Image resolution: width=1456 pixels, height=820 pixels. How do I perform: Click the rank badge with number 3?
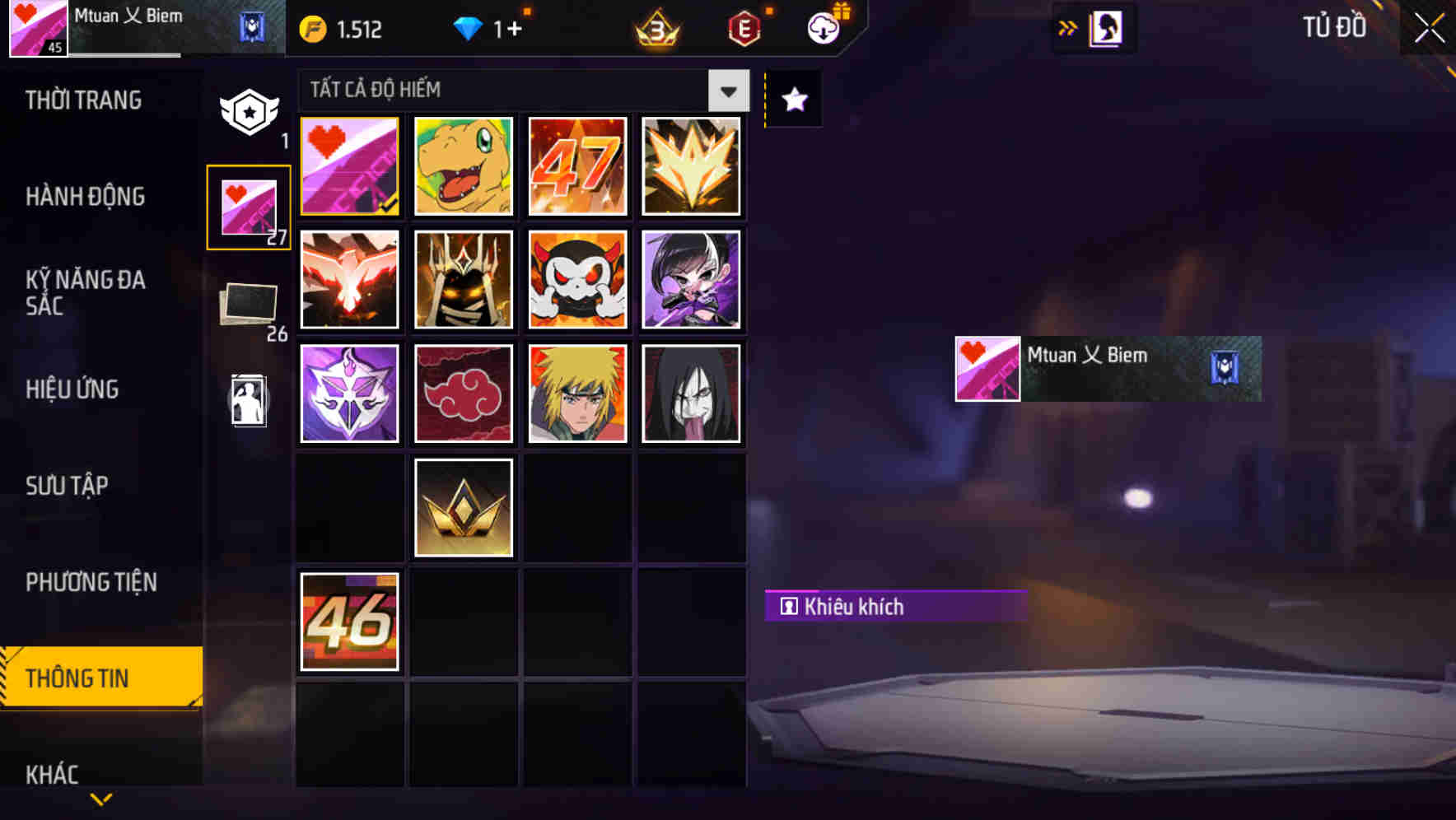(x=655, y=29)
